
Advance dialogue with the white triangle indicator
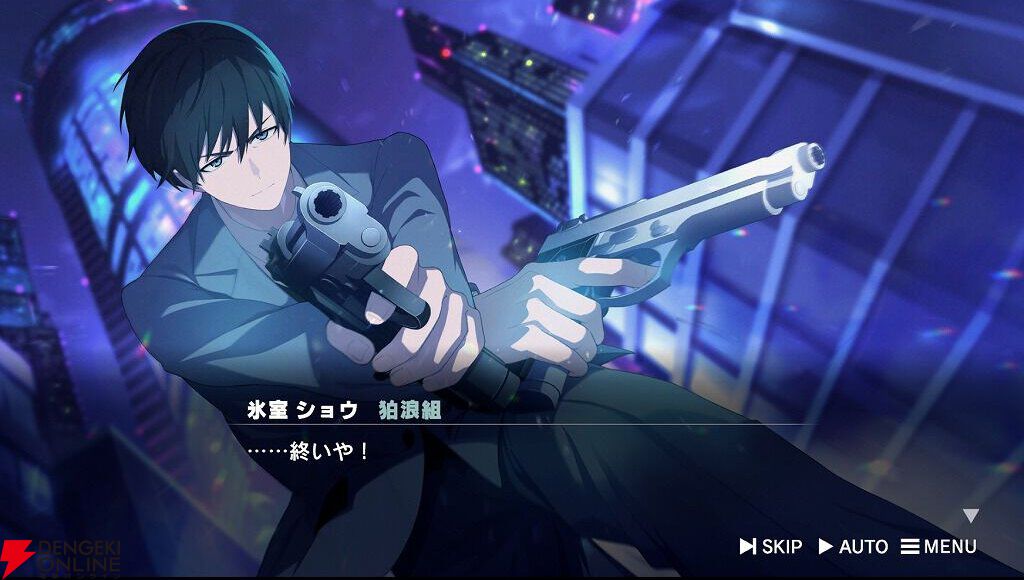click(x=970, y=516)
